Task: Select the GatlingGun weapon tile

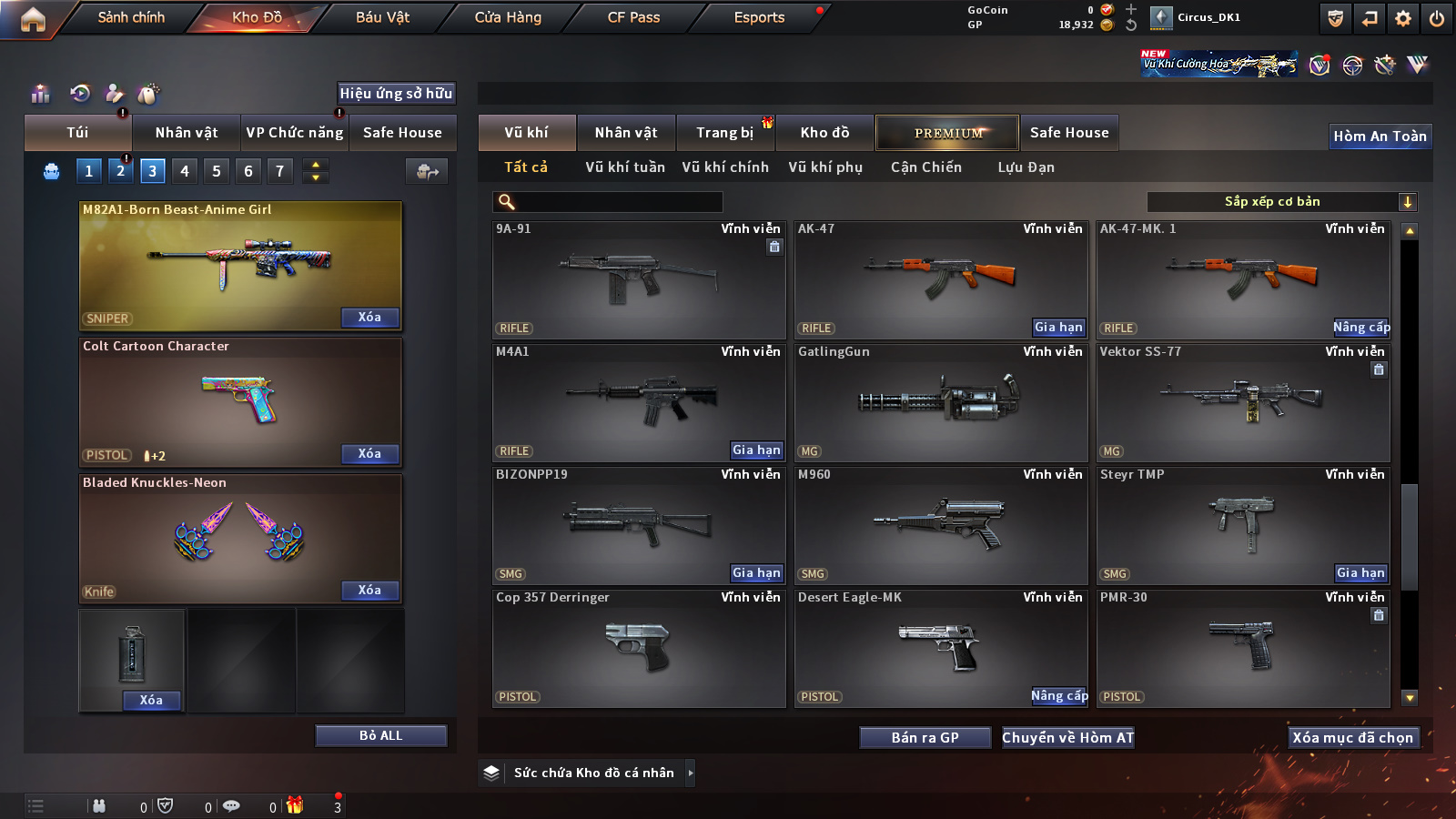Action: point(941,401)
